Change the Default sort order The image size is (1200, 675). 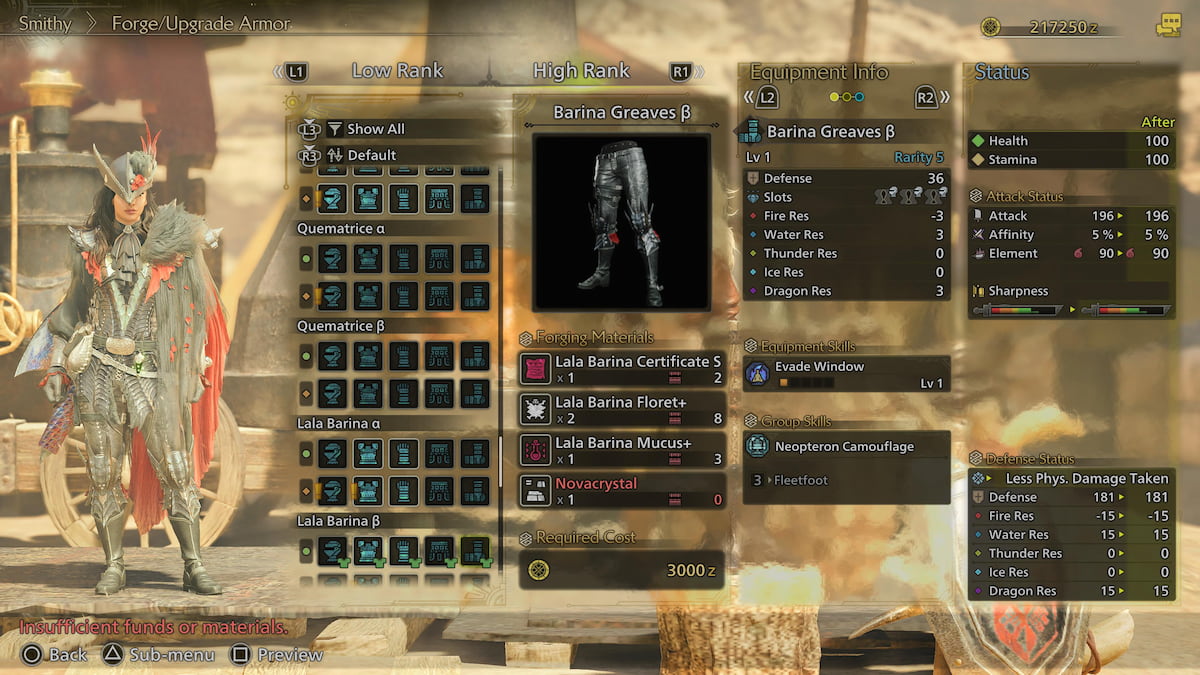click(371, 155)
